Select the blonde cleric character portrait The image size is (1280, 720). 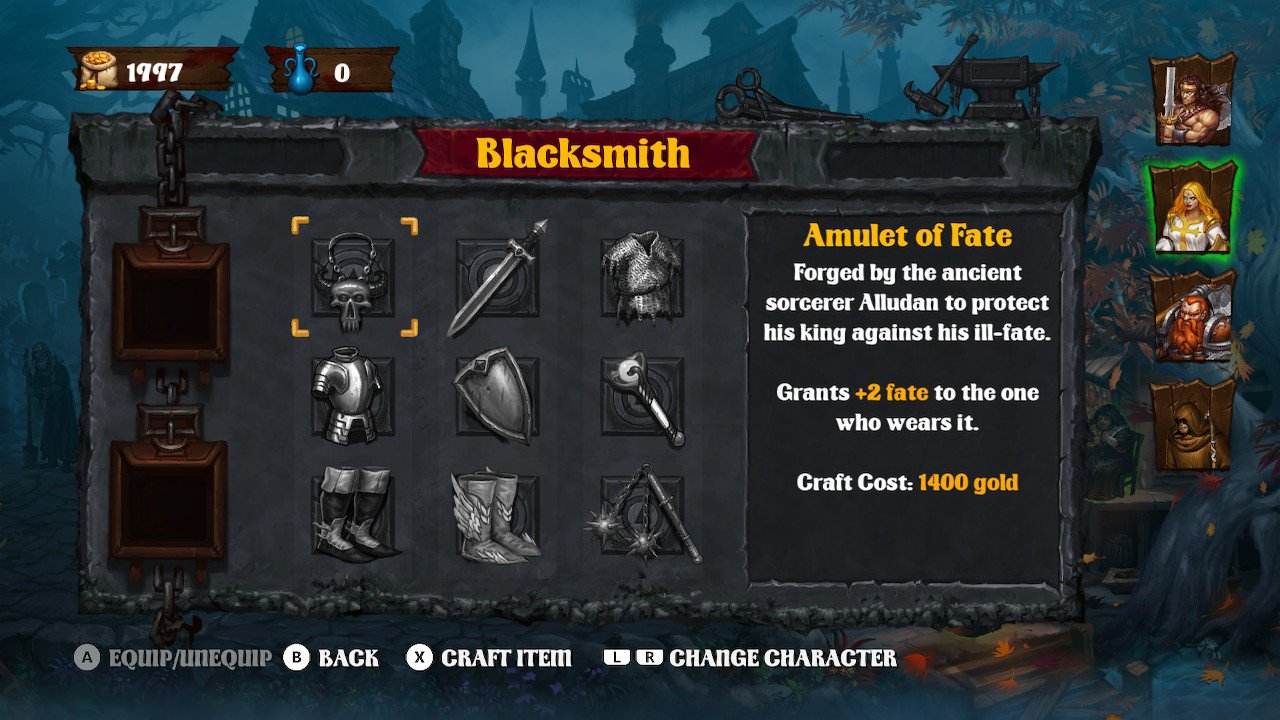pyautogui.click(x=1192, y=207)
